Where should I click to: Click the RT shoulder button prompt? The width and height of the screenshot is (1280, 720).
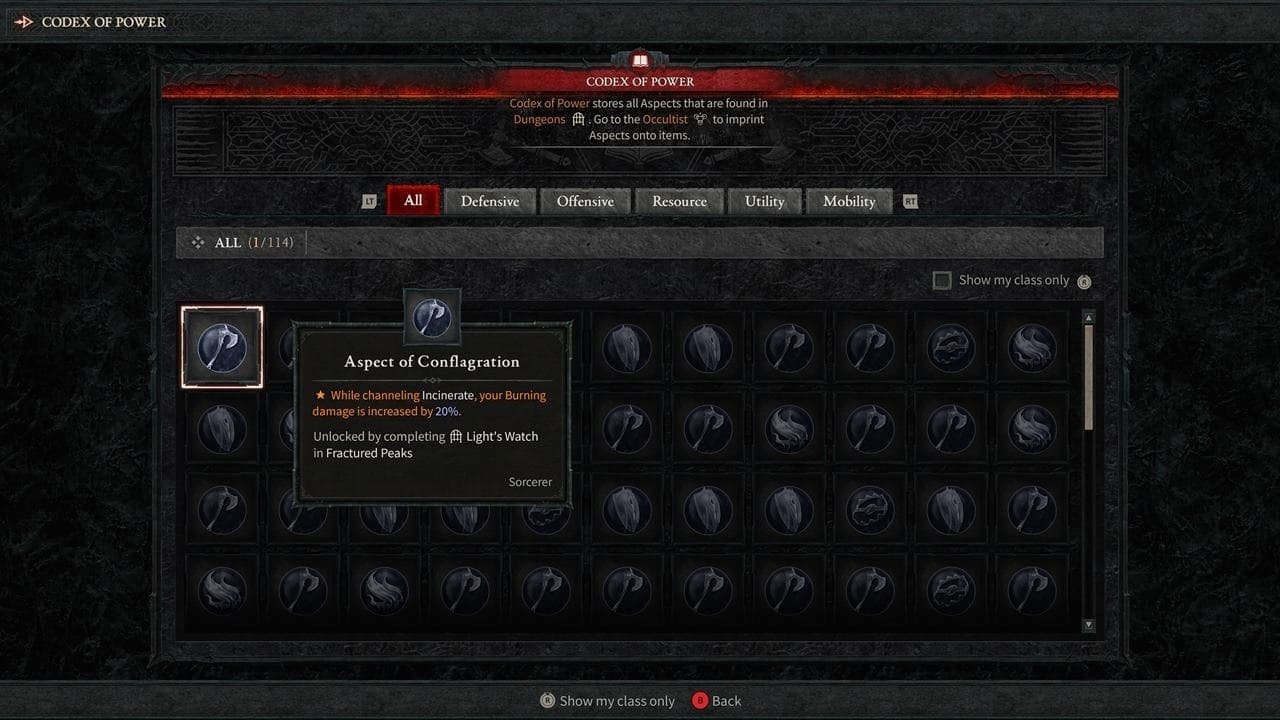[x=910, y=200]
